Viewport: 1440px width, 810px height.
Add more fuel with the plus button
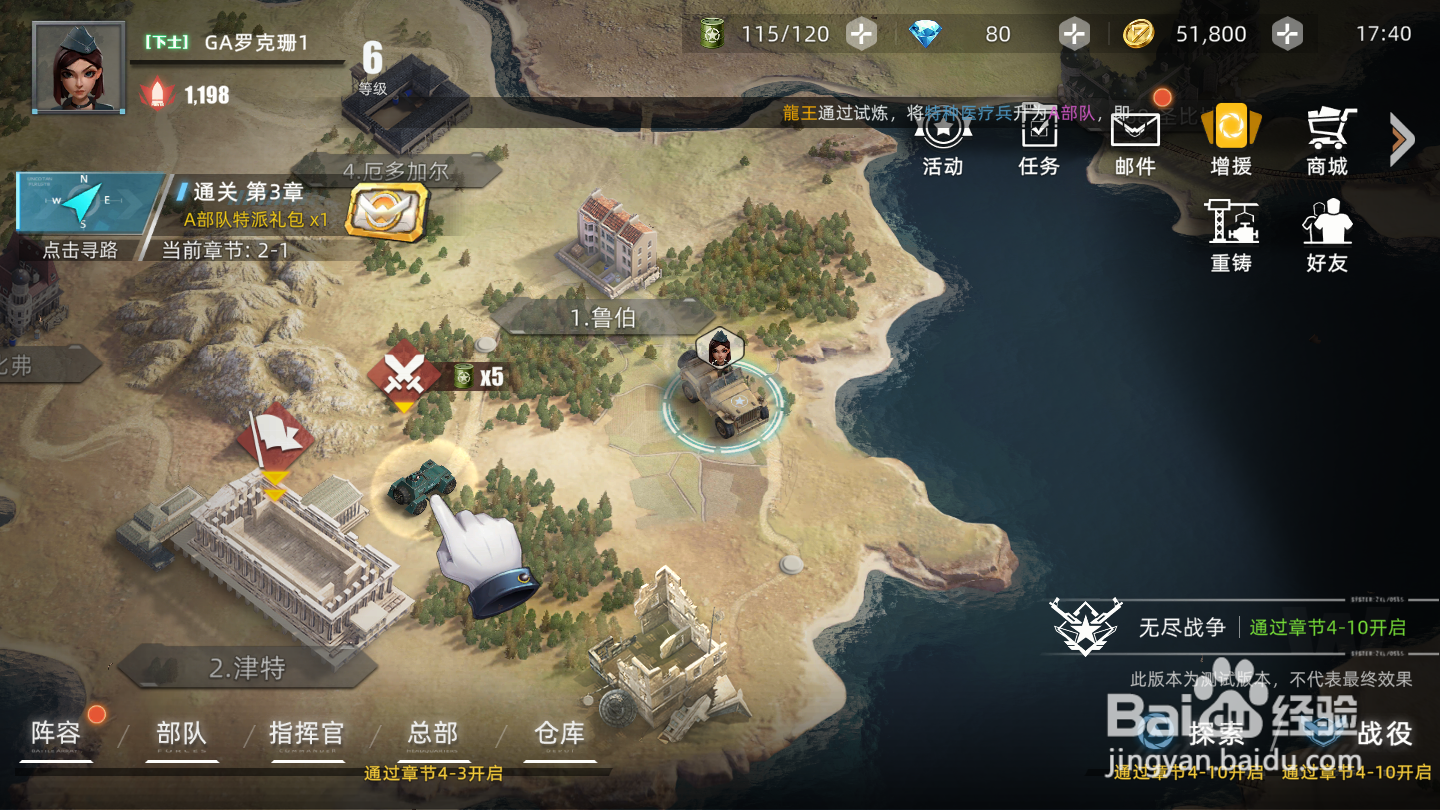[x=861, y=34]
